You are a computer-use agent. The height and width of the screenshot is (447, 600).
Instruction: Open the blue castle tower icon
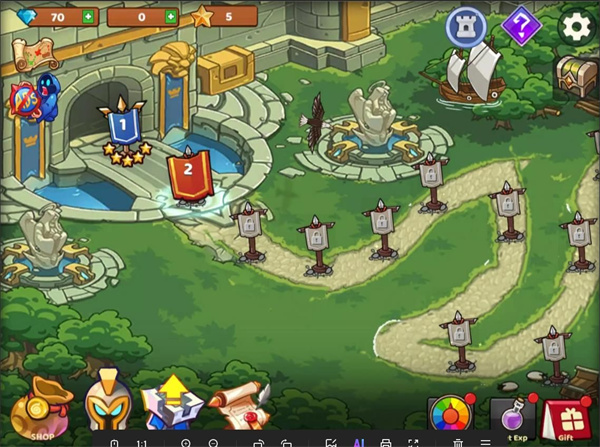[x=466, y=26]
